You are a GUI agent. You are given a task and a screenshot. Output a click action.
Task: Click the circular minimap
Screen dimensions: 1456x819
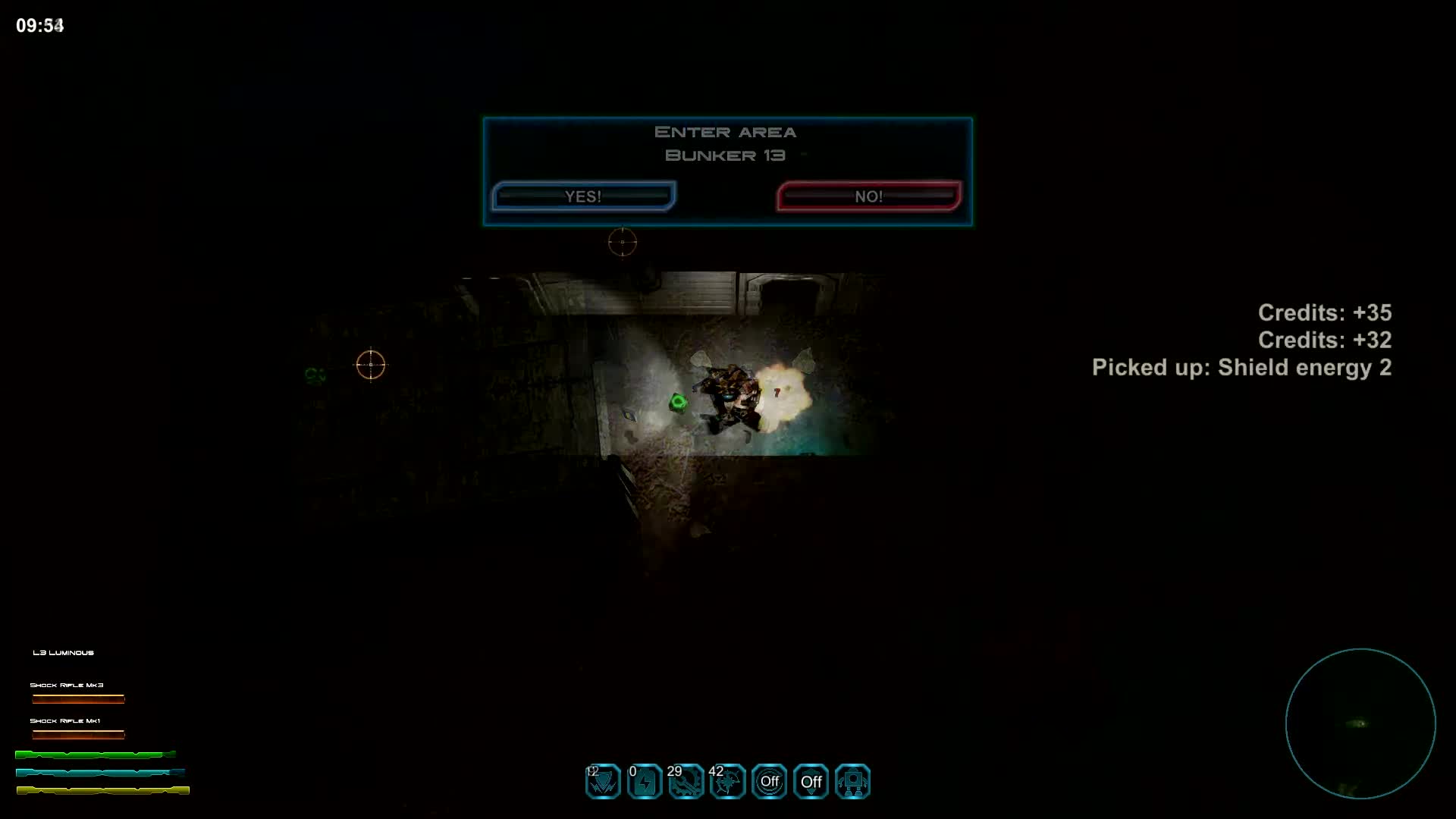[x=1360, y=723]
